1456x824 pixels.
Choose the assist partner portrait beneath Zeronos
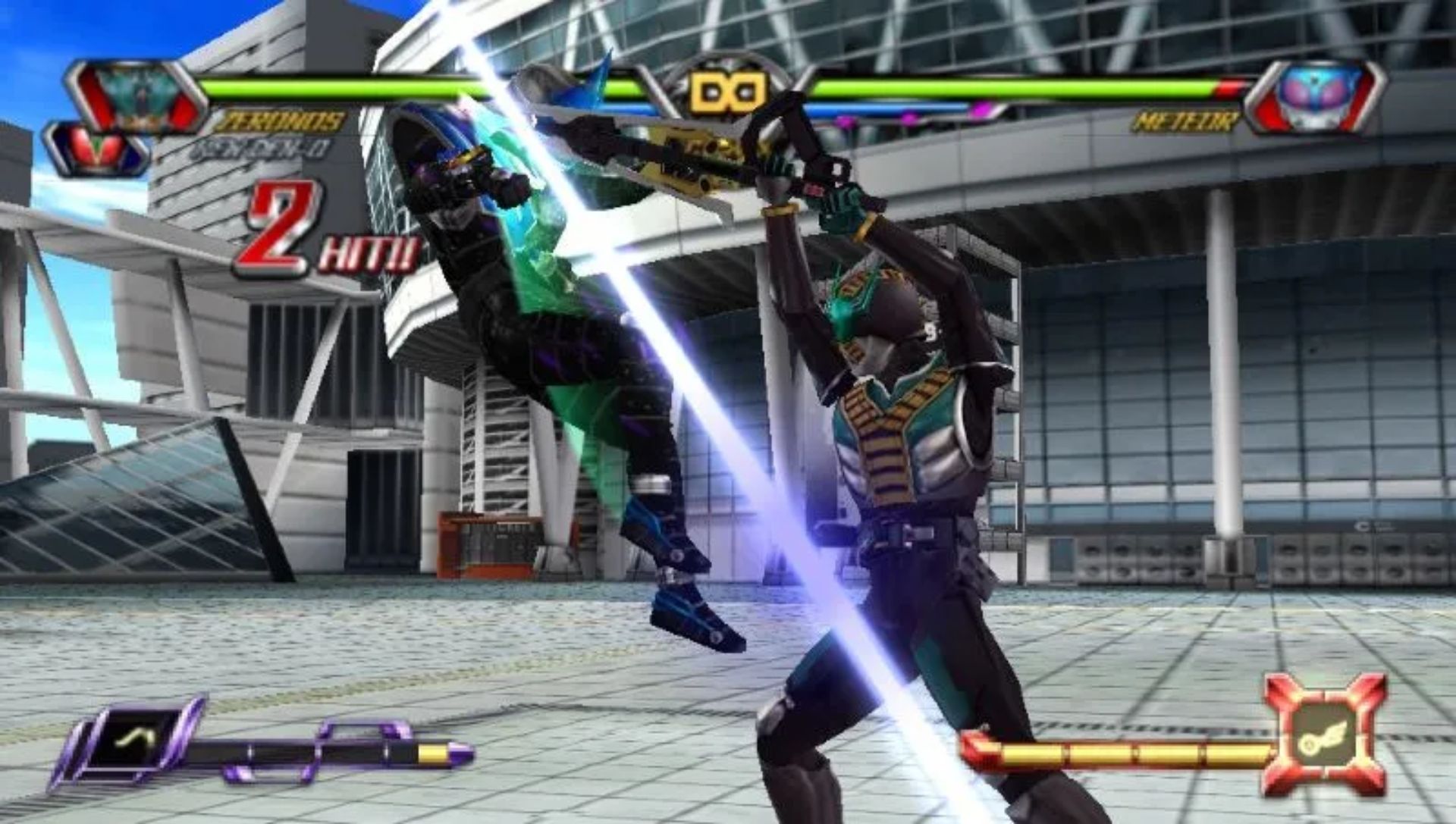click(97, 148)
